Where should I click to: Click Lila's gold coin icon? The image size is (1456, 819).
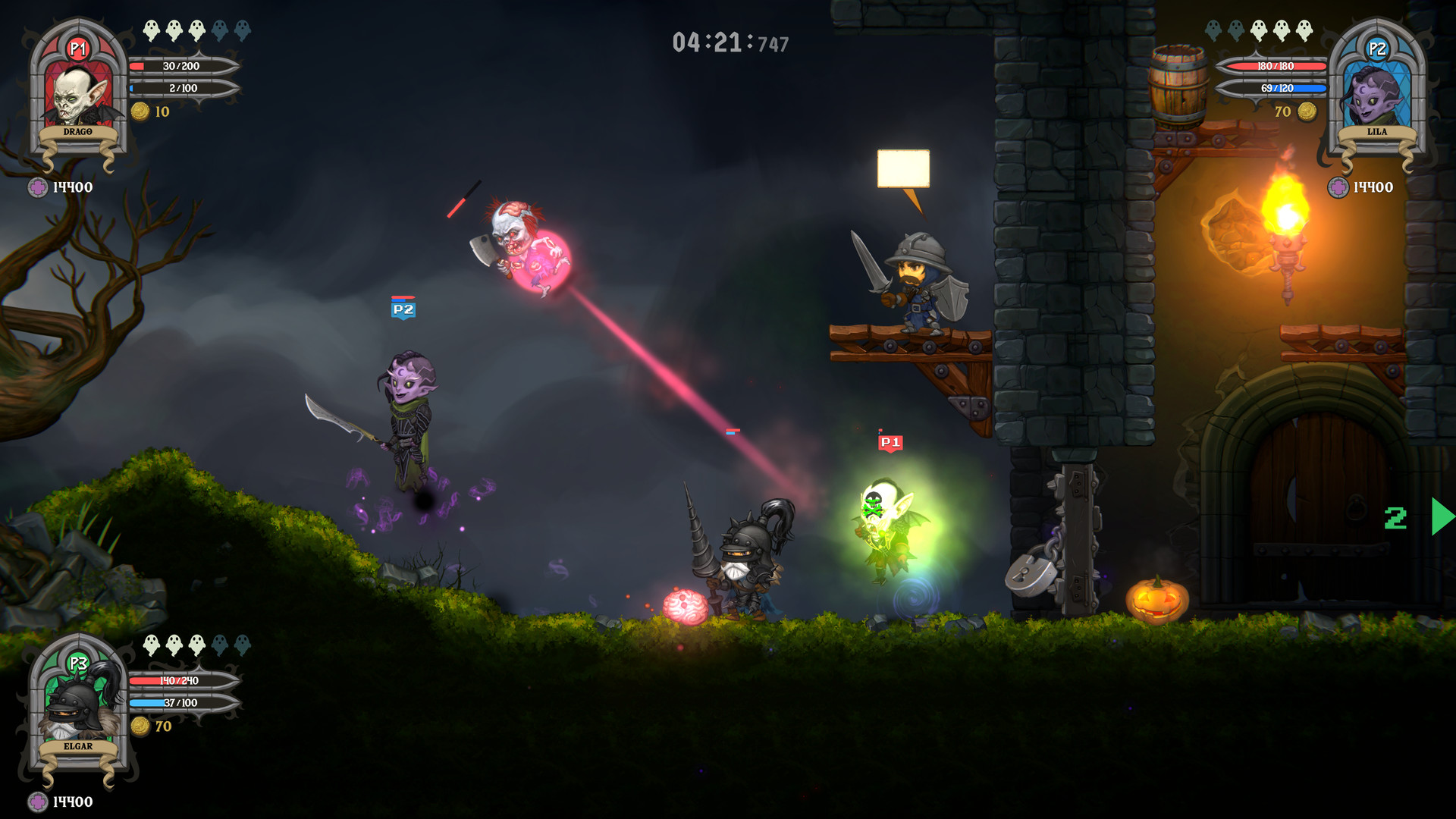pos(1307,111)
